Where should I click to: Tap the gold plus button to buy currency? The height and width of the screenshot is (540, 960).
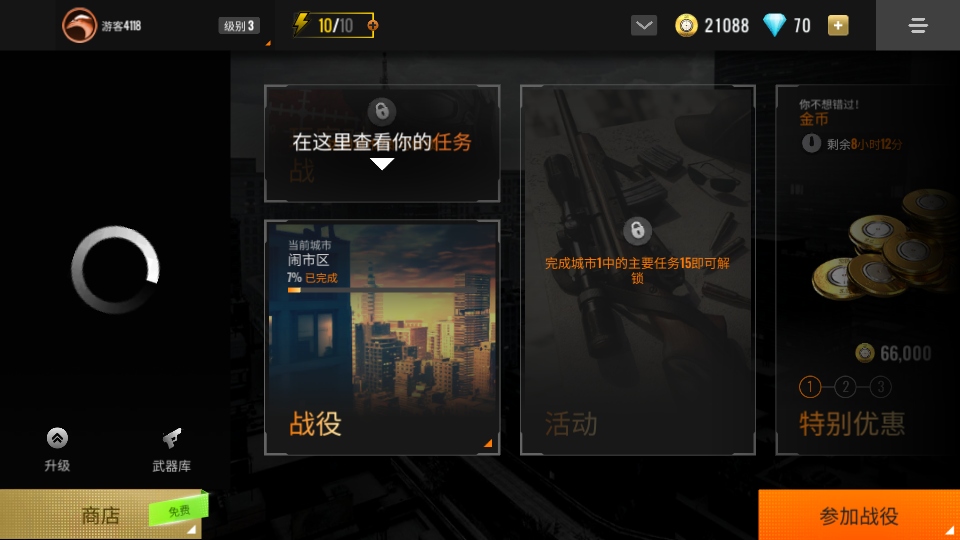tap(838, 26)
